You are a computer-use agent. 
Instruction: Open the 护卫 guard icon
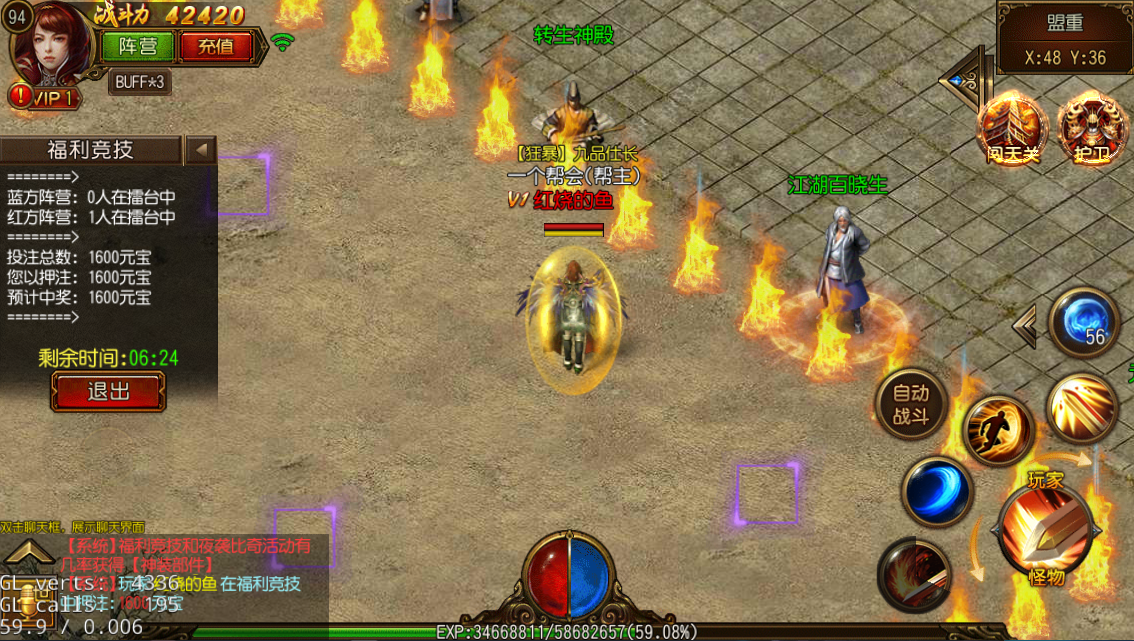1090,126
